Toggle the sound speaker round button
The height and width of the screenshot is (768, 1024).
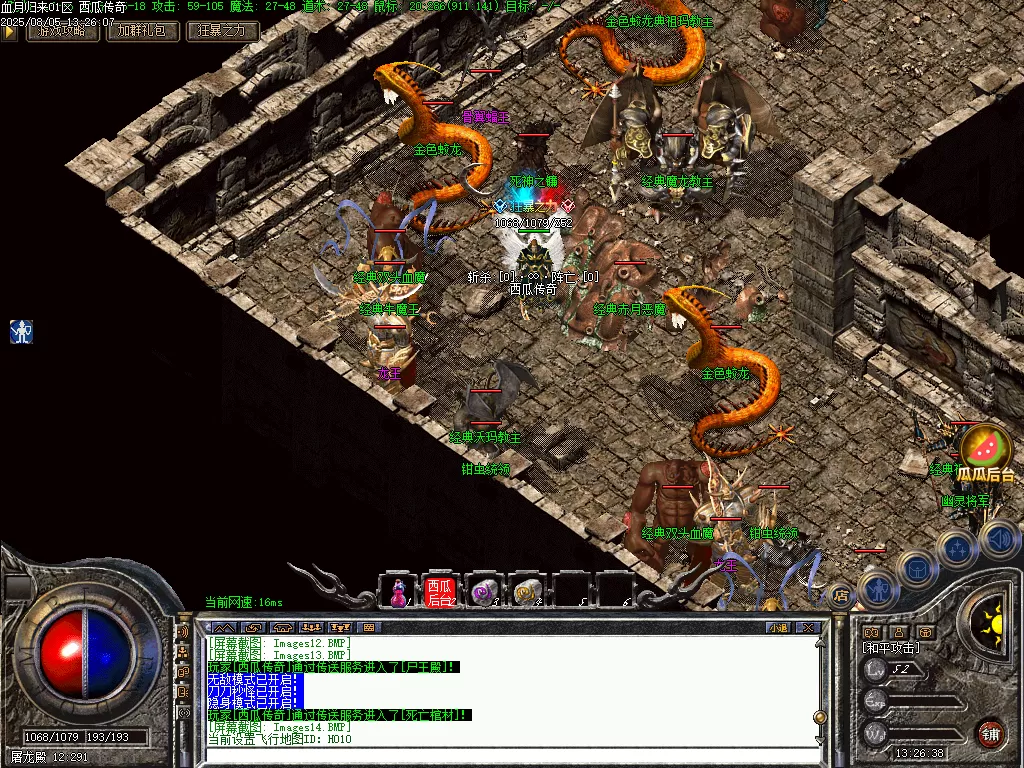997,539
